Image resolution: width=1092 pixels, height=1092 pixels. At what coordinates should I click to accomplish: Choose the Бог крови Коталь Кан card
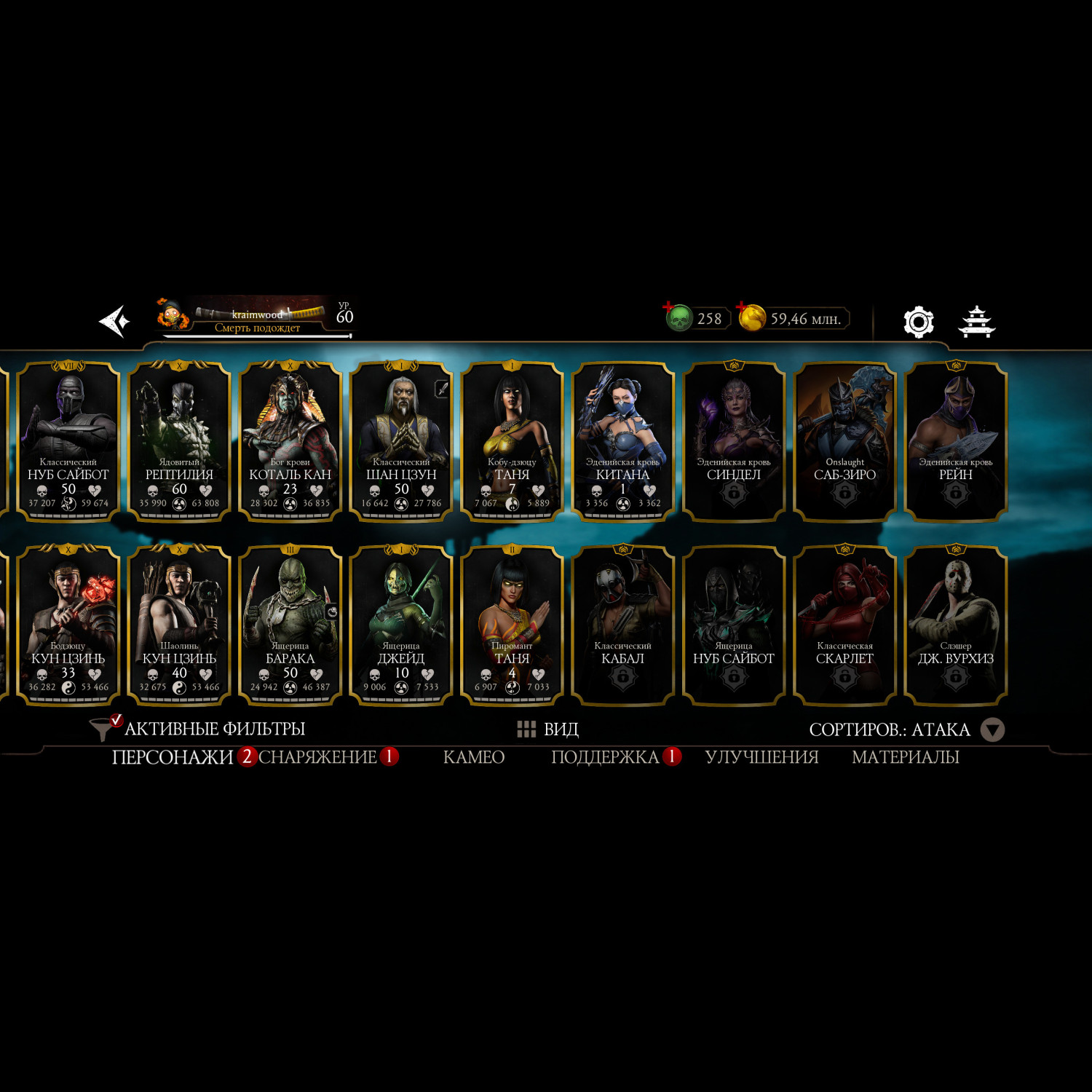290,441
